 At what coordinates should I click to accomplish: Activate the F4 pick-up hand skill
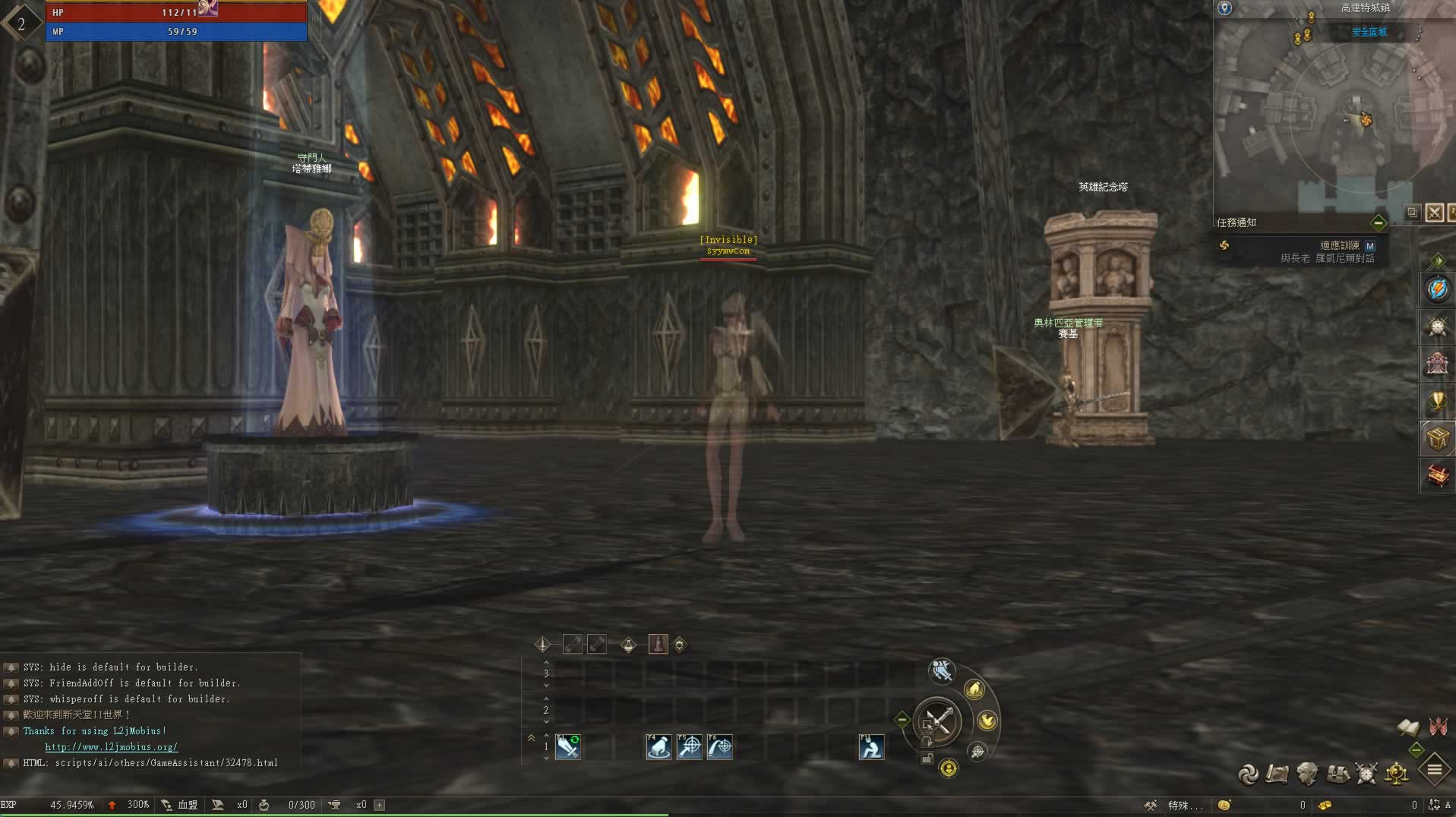659,747
